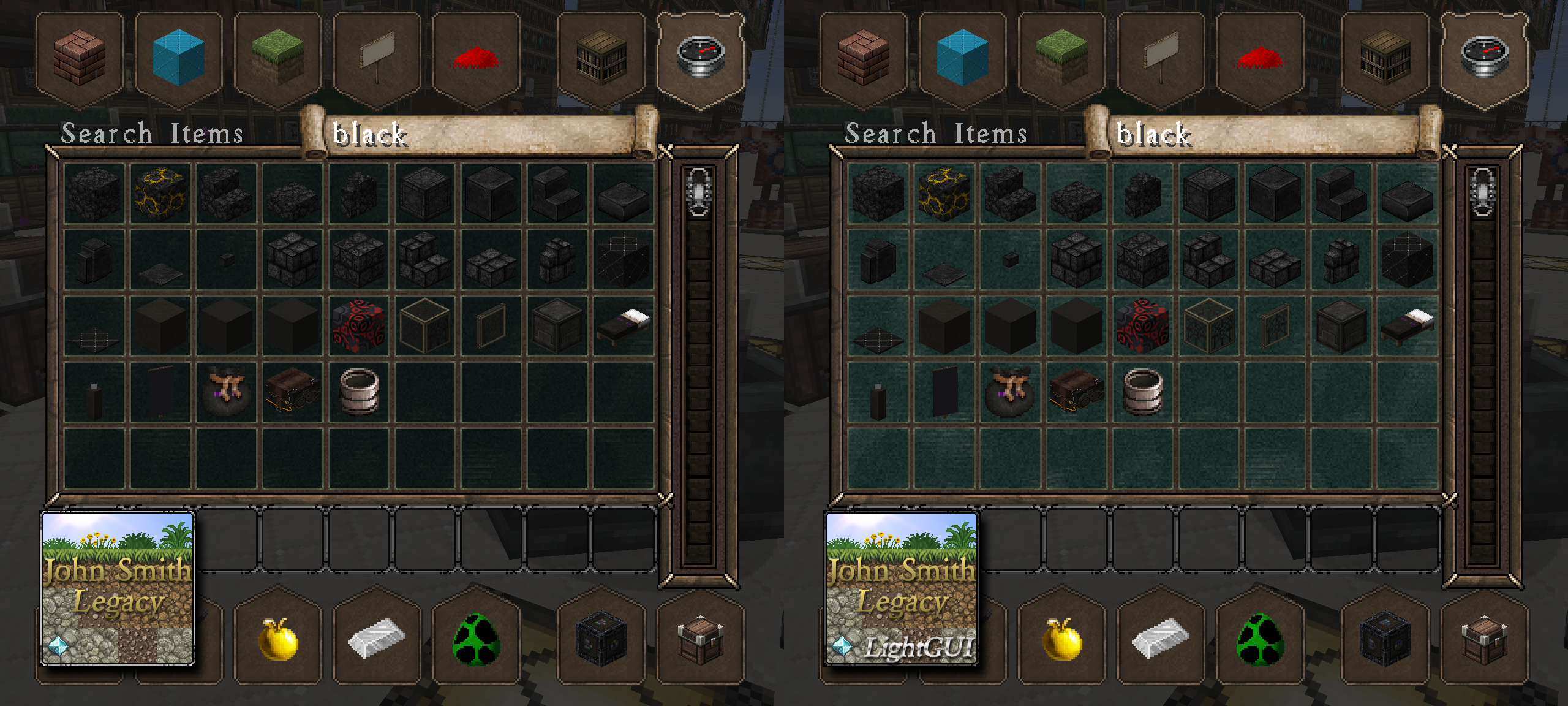Select the compass search tab in the darker panel
The height and width of the screenshot is (706, 1568).
pos(701,58)
